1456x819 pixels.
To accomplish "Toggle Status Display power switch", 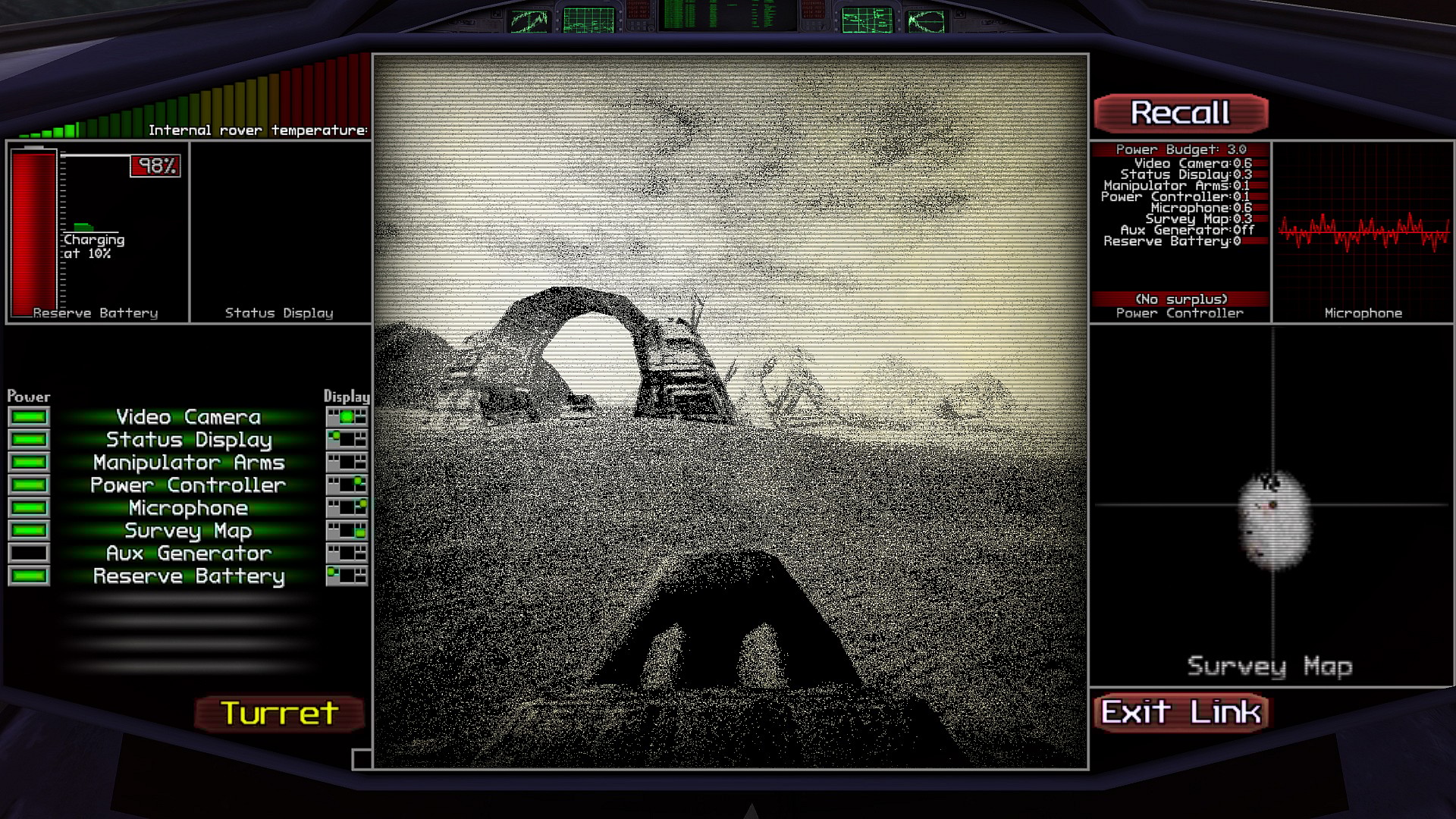I will [29, 440].
